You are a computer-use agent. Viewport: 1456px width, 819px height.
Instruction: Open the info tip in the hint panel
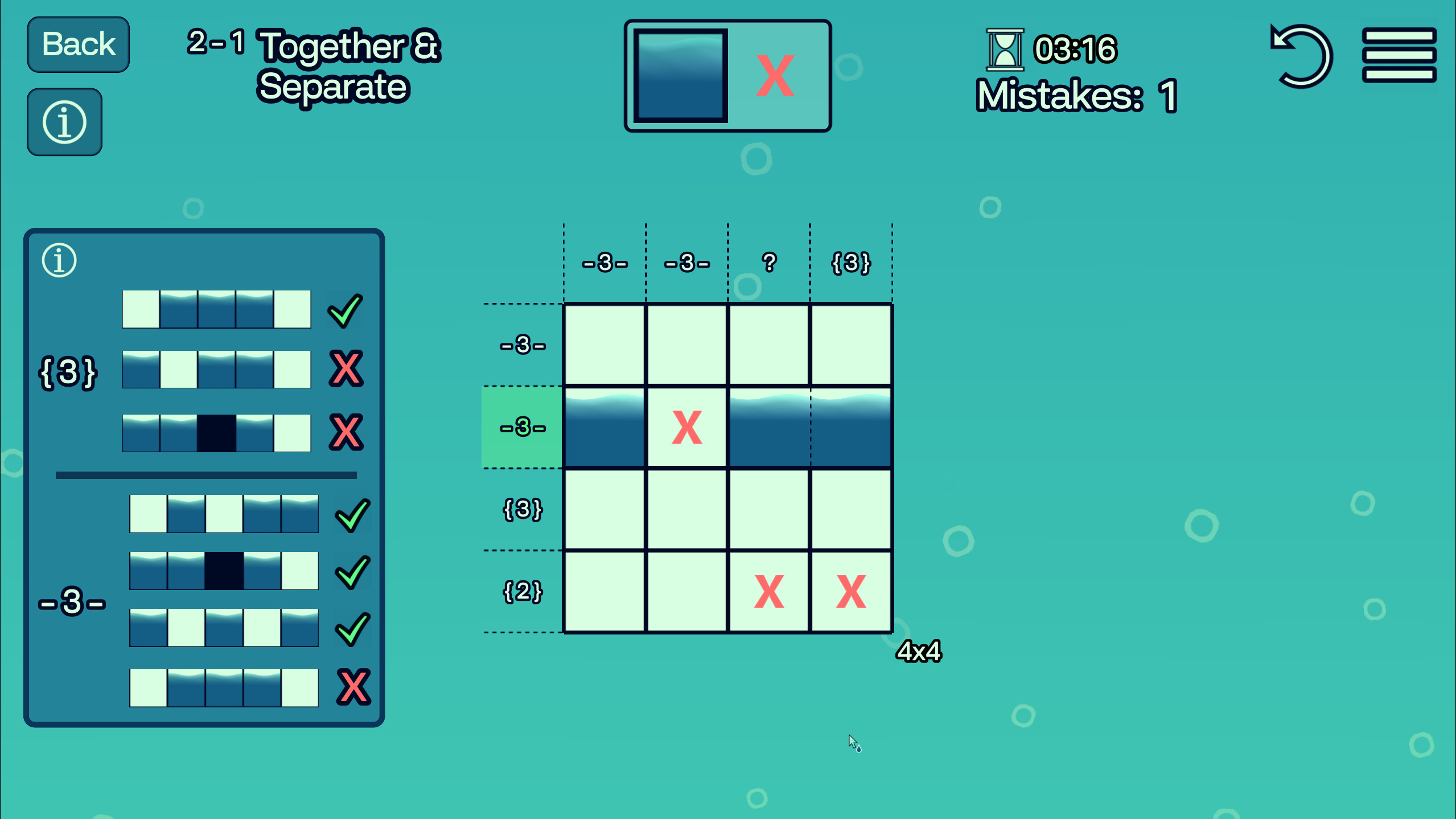tap(59, 260)
